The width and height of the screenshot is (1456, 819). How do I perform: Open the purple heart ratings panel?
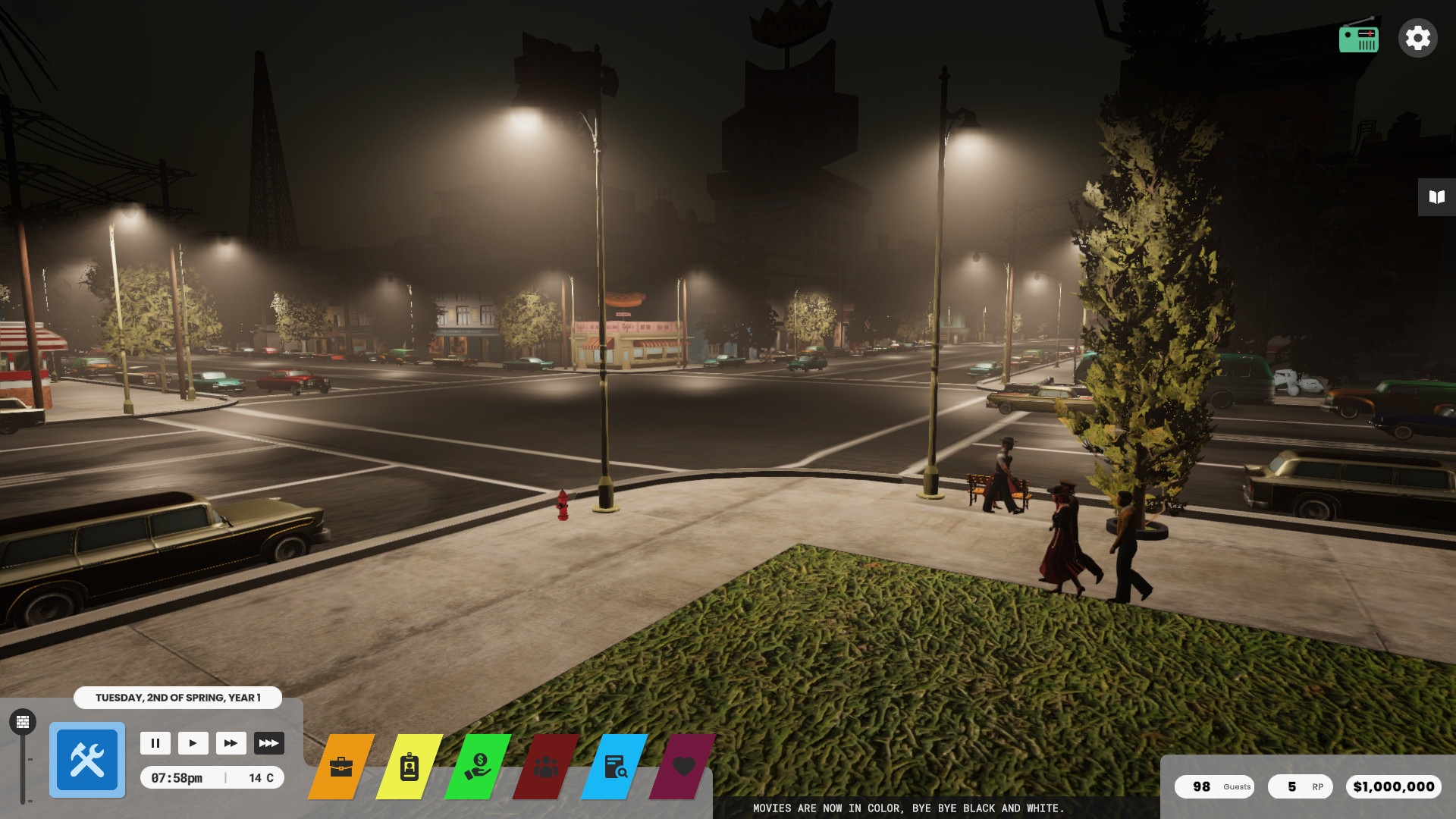coord(683,767)
